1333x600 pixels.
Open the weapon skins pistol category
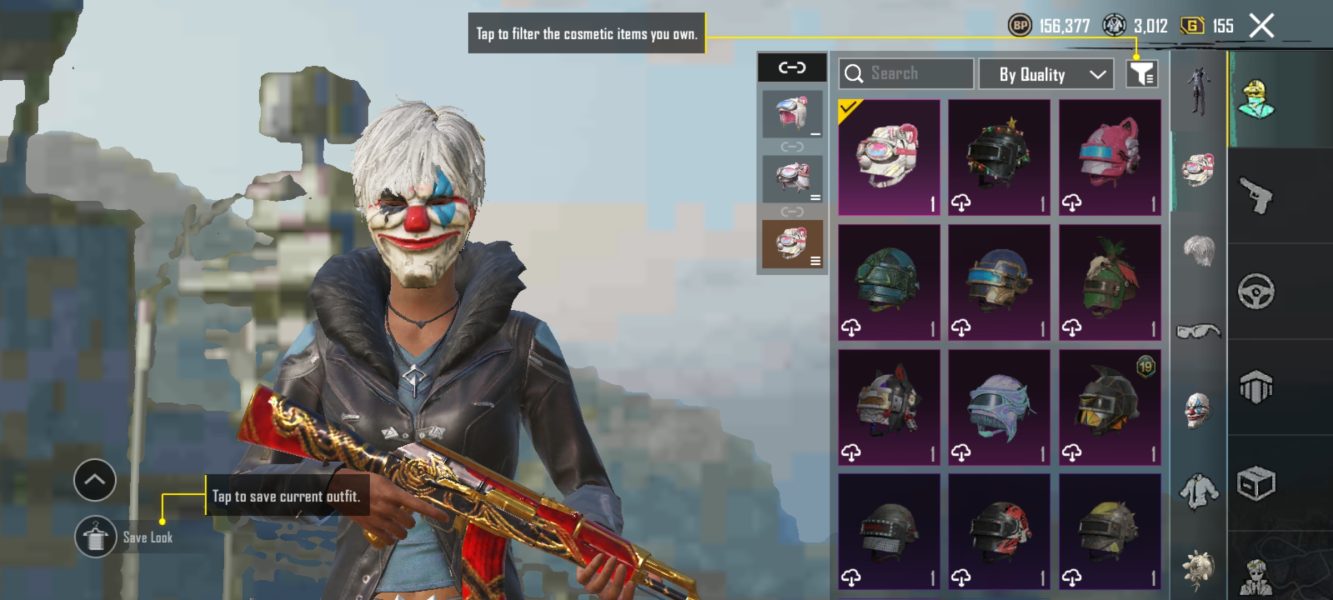[1256, 195]
